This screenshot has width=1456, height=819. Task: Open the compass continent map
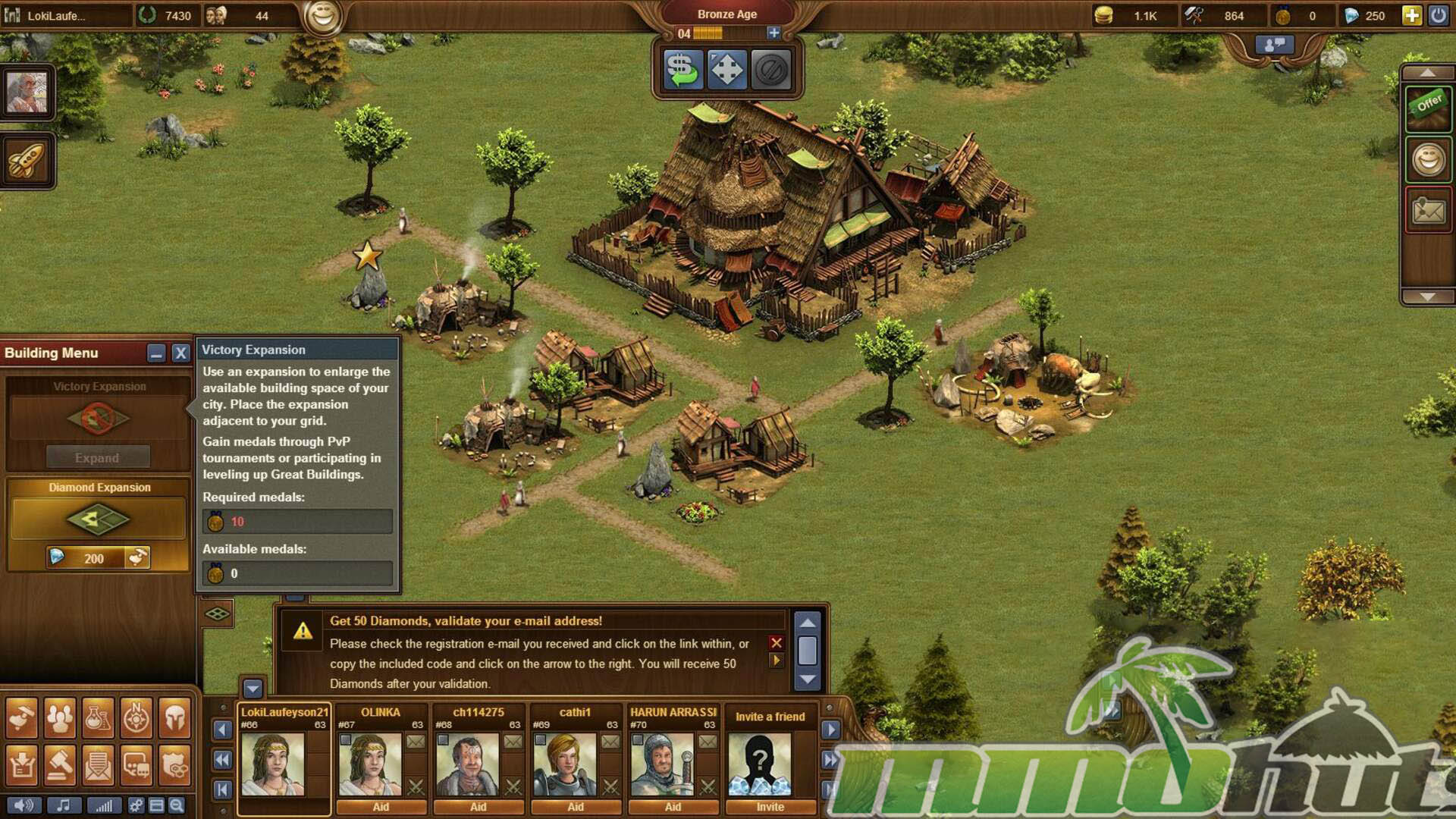[x=136, y=717]
